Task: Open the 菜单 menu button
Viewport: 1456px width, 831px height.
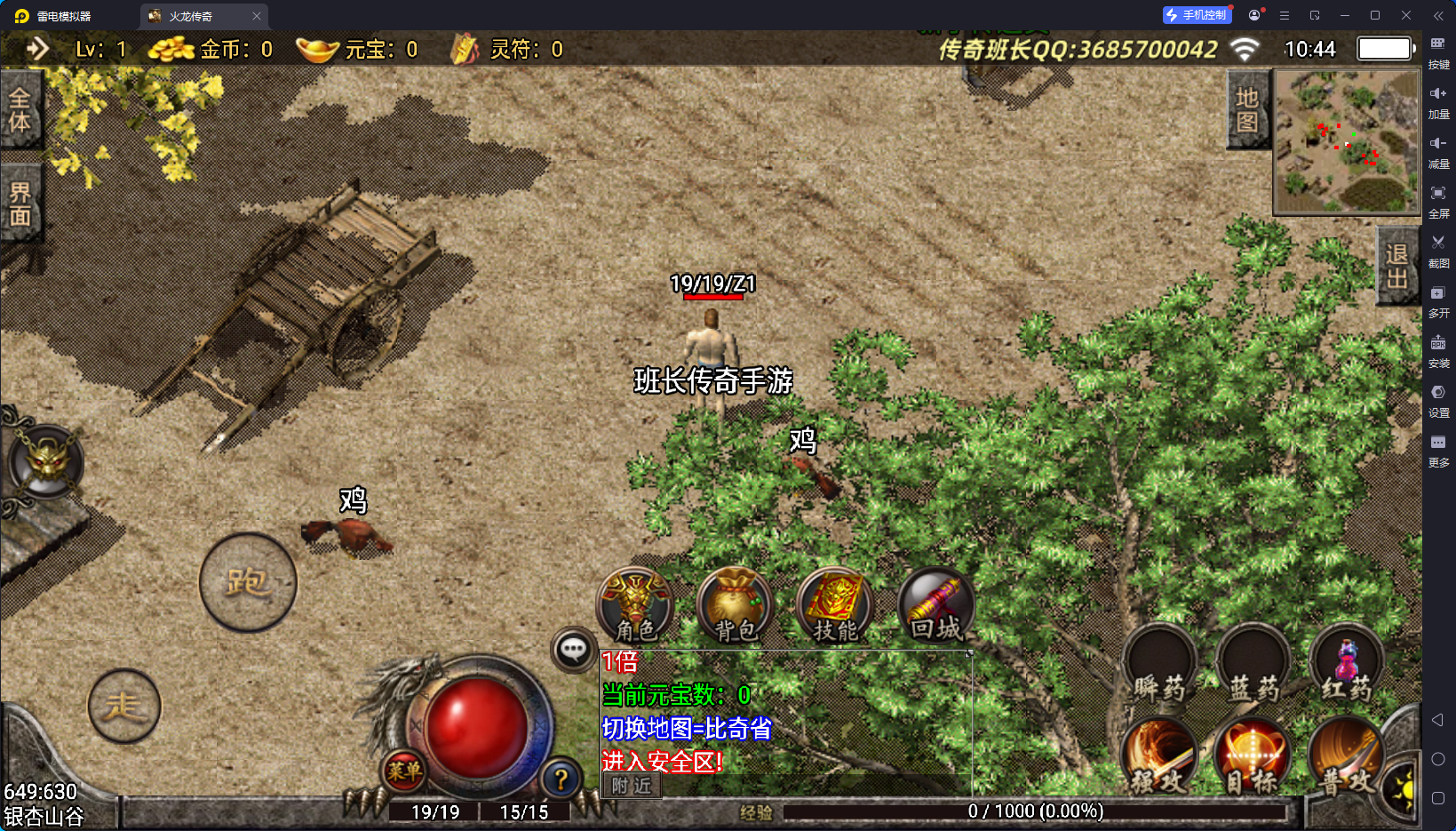Action: (x=404, y=771)
